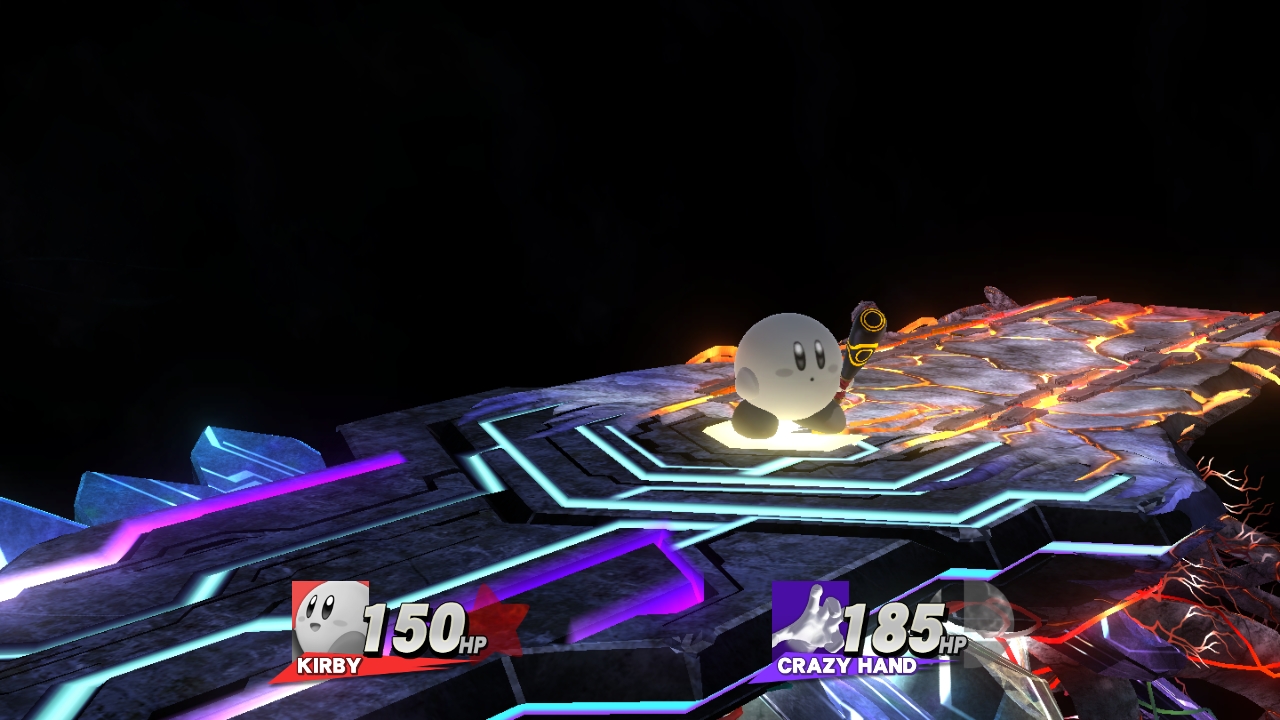The width and height of the screenshot is (1280, 720).
Task: Select the Crazy Hand portrait icon
Action: click(810, 618)
